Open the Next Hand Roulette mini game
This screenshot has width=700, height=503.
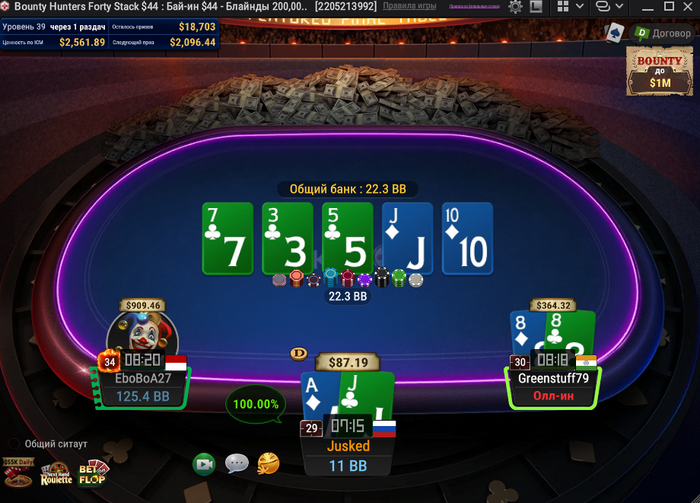point(56,474)
